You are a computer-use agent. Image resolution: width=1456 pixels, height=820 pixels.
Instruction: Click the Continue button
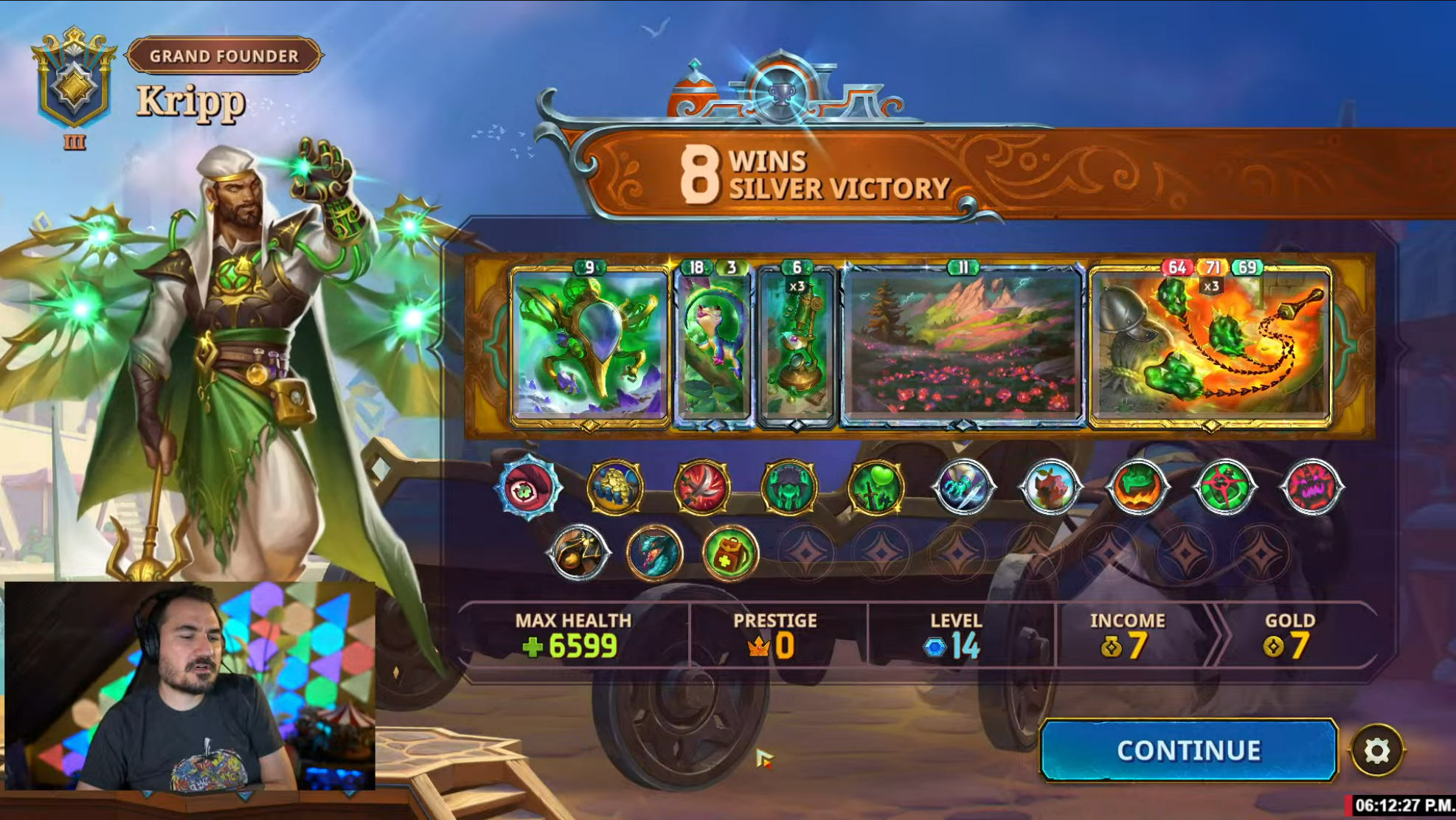pos(1188,750)
